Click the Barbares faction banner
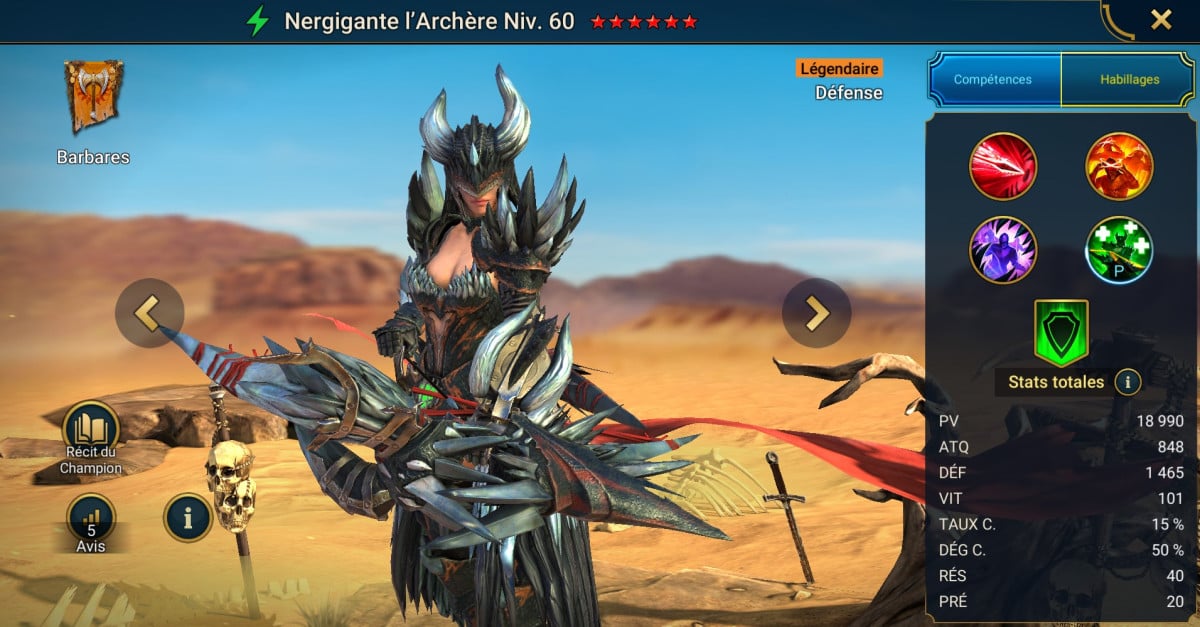1200x627 pixels. pyautogui.click(x=93, y=97)
